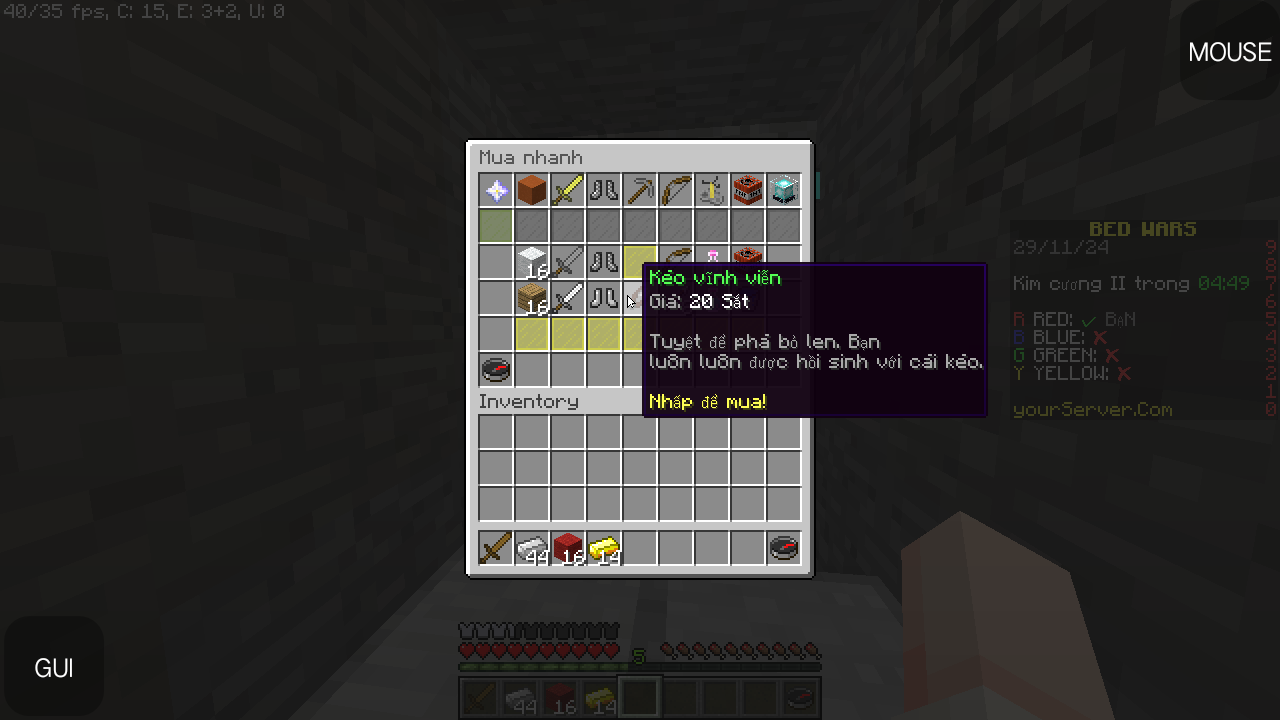Buy the chainmail boots in the shop
The height and width of the screenshot is (720, 1280).
[604, 262]
